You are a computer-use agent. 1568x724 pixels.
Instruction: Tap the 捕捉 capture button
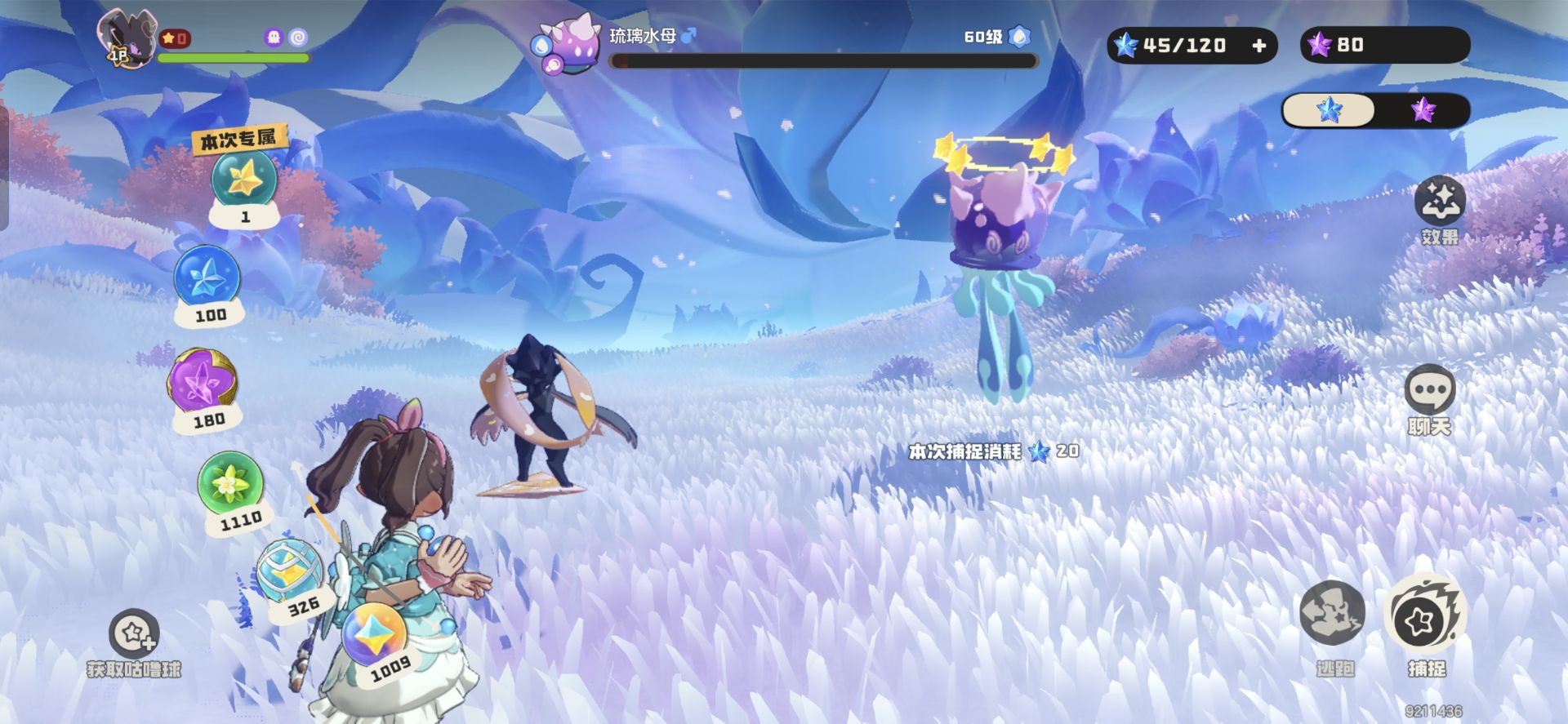click(x=1425, y=618)
